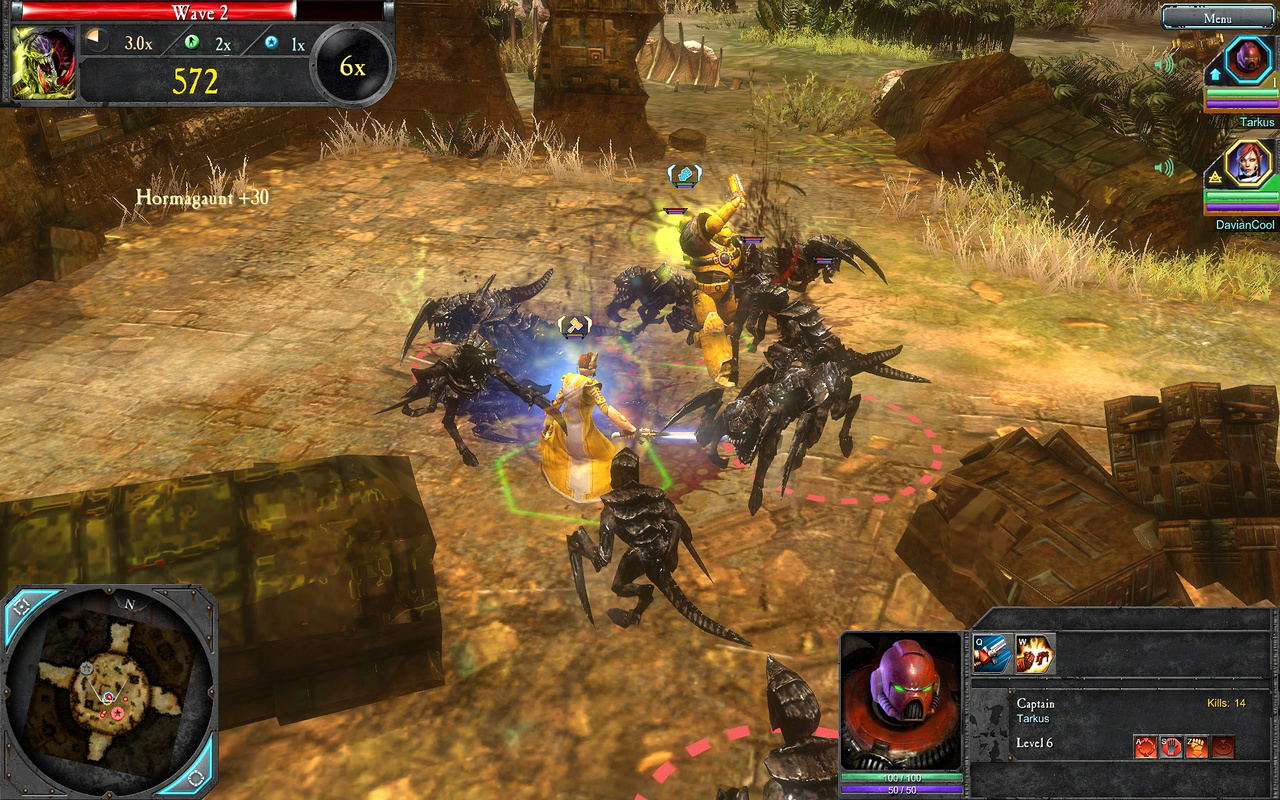
Task: Click the minimap's top-left corner button
Action: pos(22,606)
